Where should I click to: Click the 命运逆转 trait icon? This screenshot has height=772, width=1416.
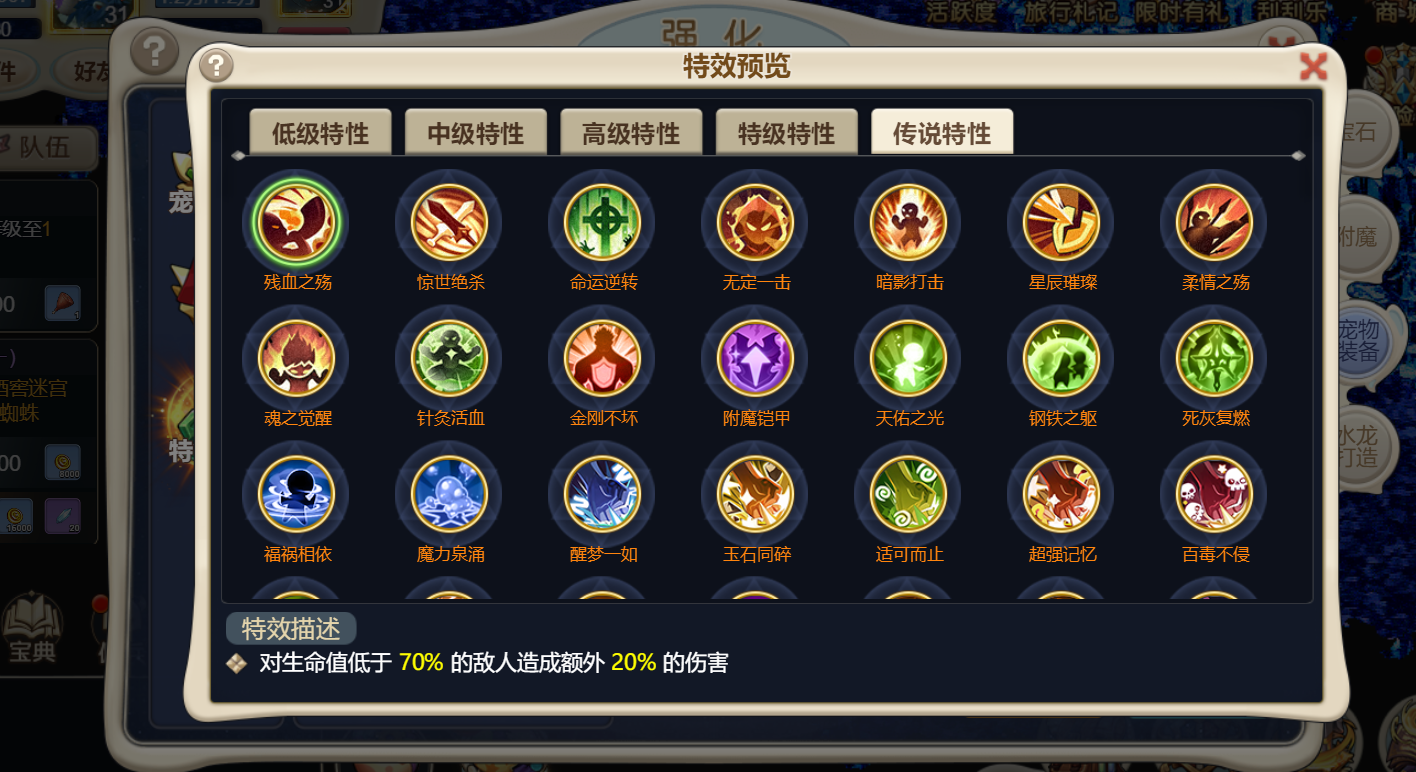click(603, 223)
